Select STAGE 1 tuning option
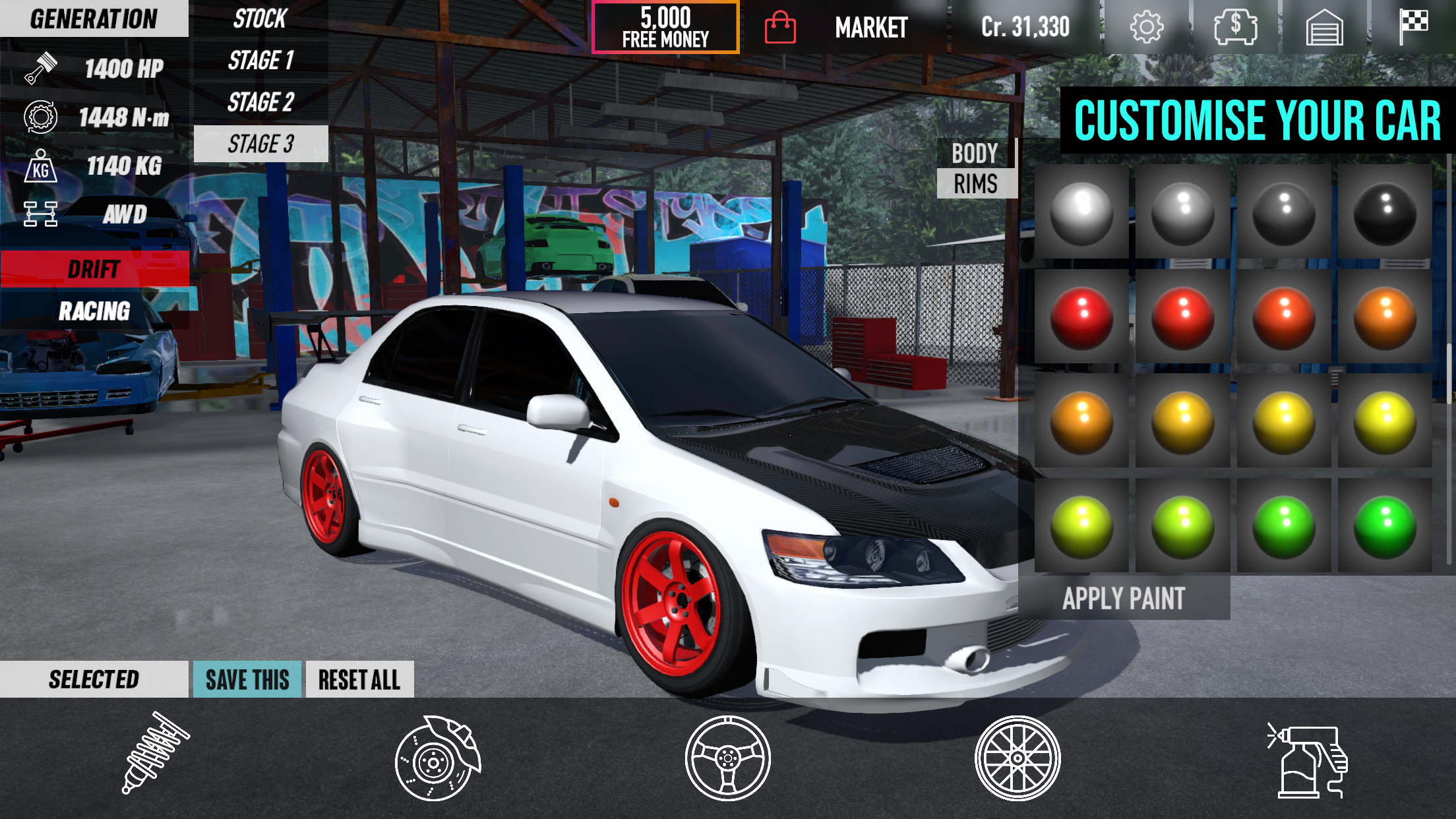This screenshot has width=1456, height=819. click(x=262, y=61)
